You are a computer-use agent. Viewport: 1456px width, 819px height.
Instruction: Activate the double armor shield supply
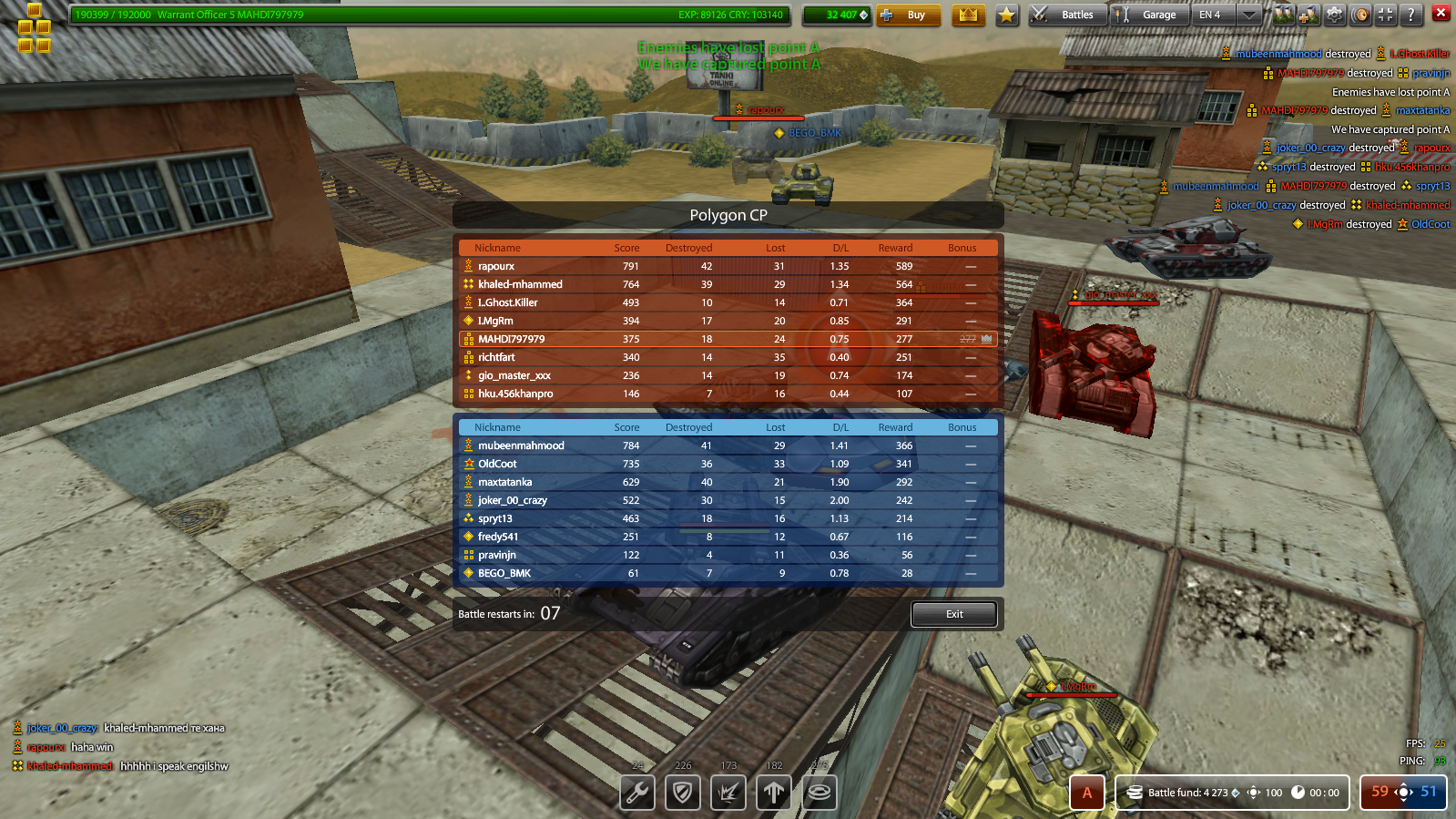(x=683, y=793)
